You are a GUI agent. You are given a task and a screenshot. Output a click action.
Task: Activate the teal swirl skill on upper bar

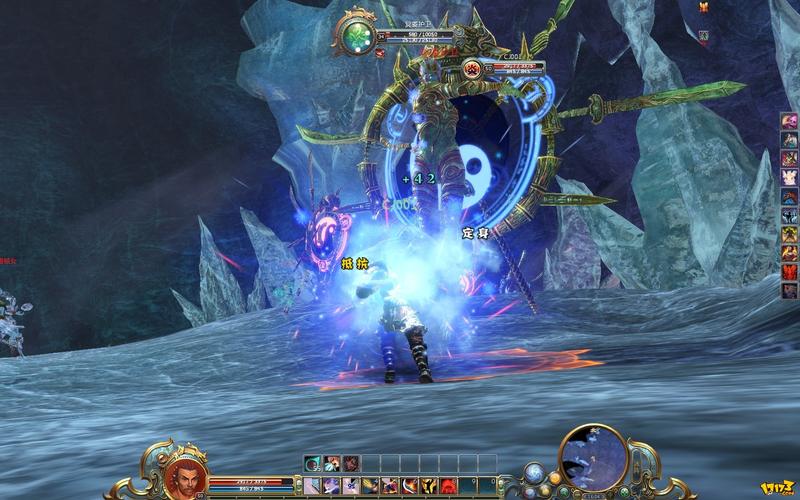pyautogui.click(x=313, y=463)
